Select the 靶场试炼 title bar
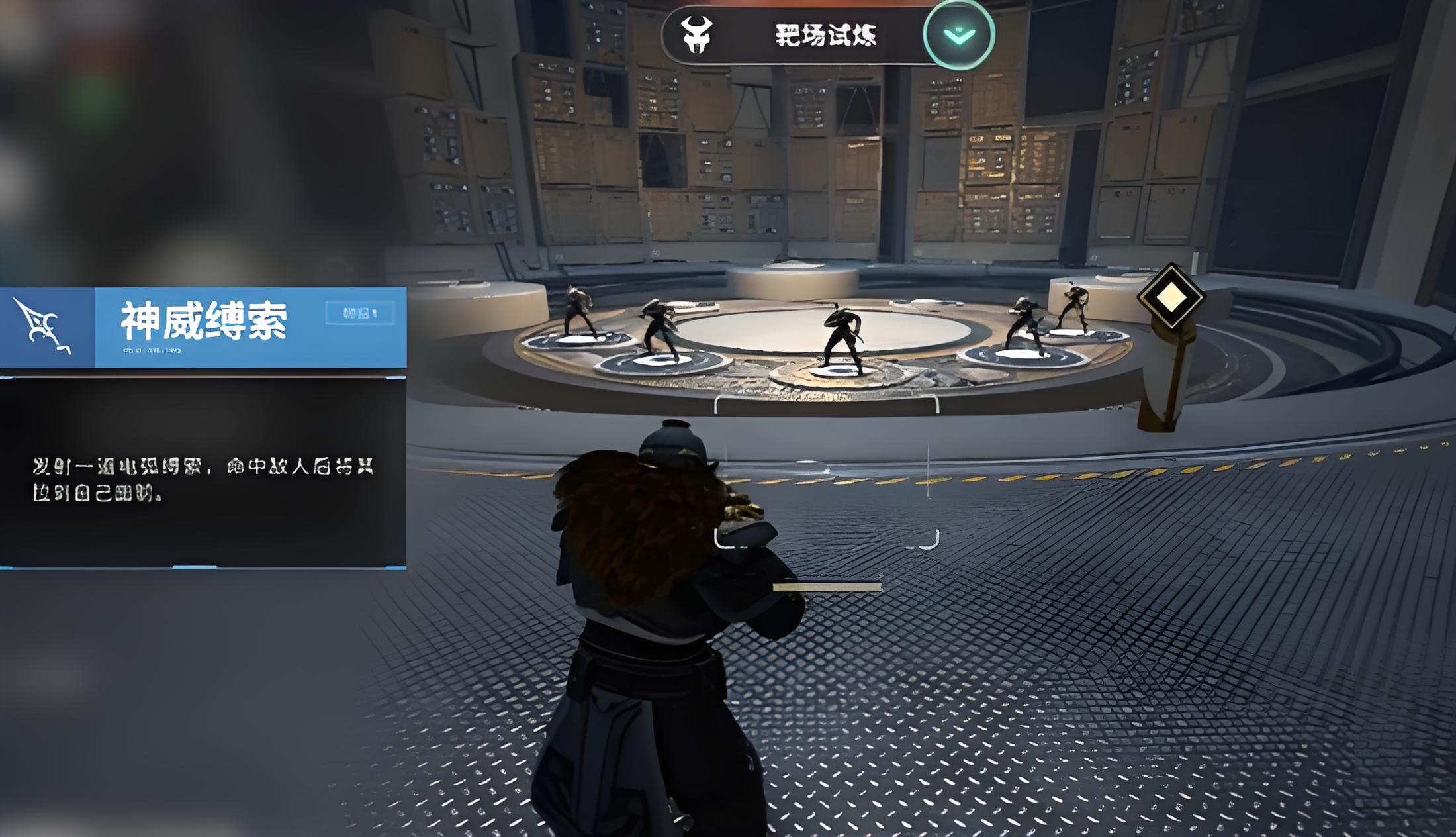The height and width of the screenshot is (837, 1456). click(x=825, y=35)
